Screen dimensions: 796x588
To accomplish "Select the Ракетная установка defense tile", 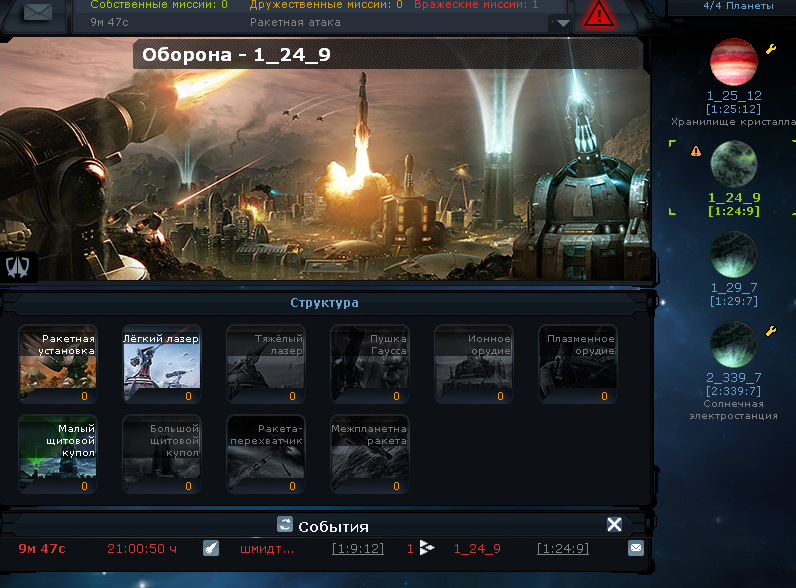I will pyautogui.click(x=57, y=363).
